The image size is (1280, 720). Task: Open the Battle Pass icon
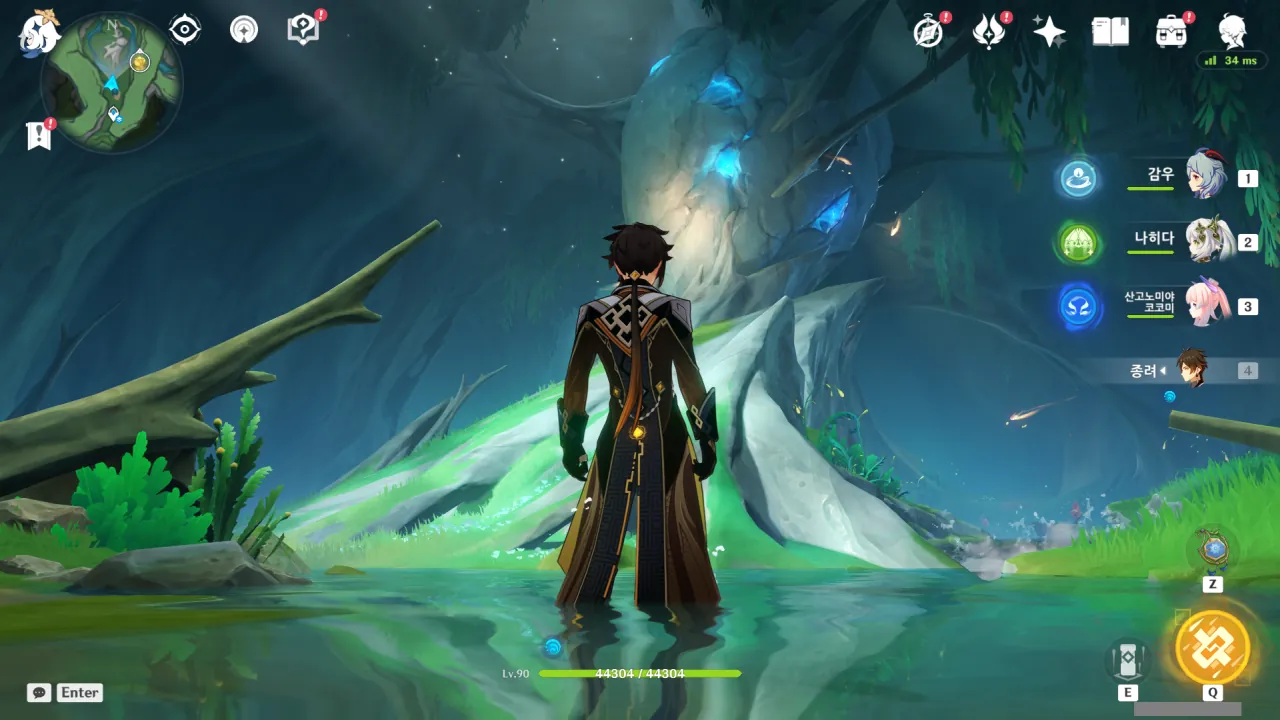(x=989, y=32)
